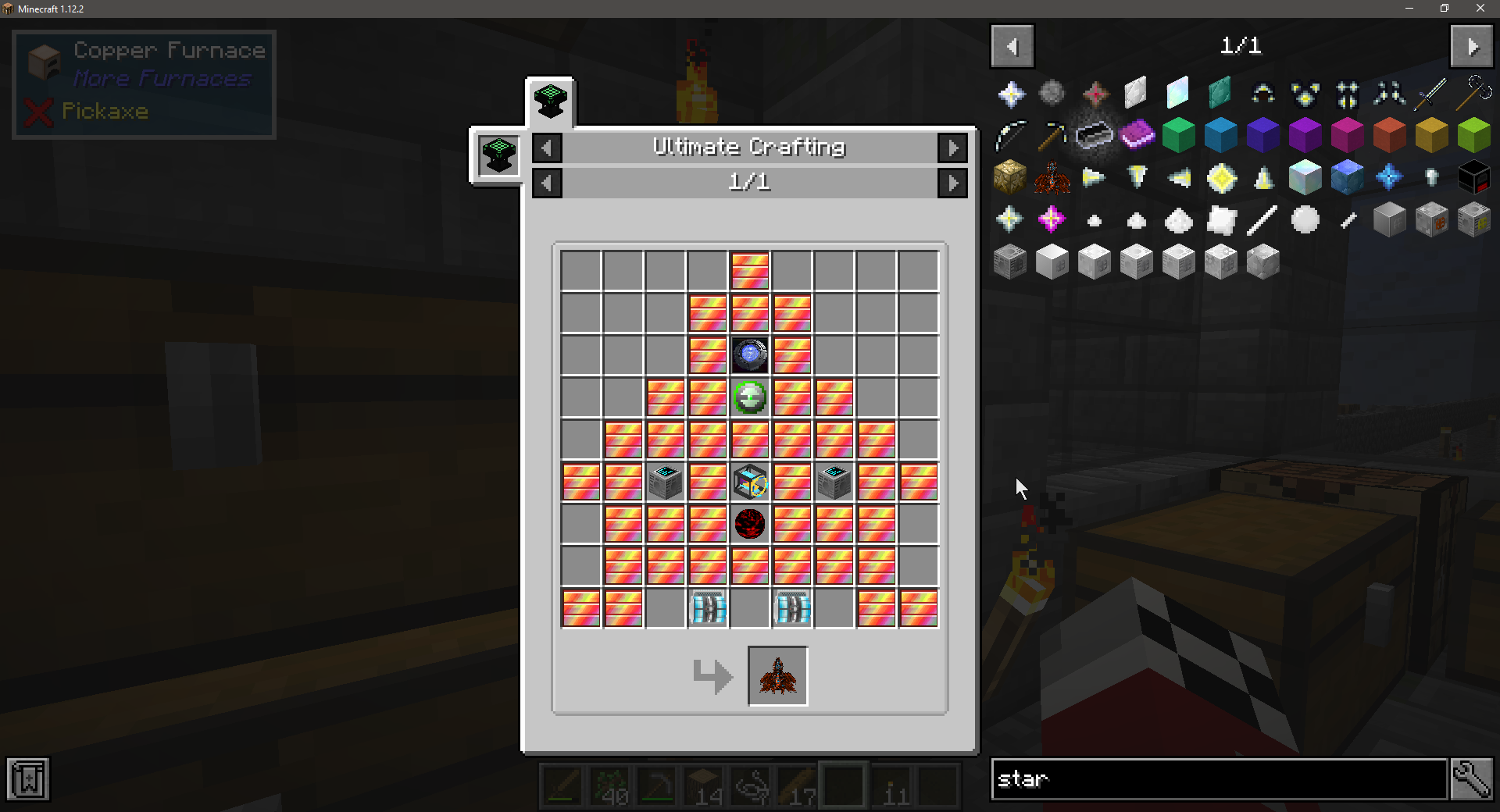This screenshot has width=1500, height=812.
Task: Select the Ultimate Crafting table tab
Action: pyautogui.click(x=550, y=102)
